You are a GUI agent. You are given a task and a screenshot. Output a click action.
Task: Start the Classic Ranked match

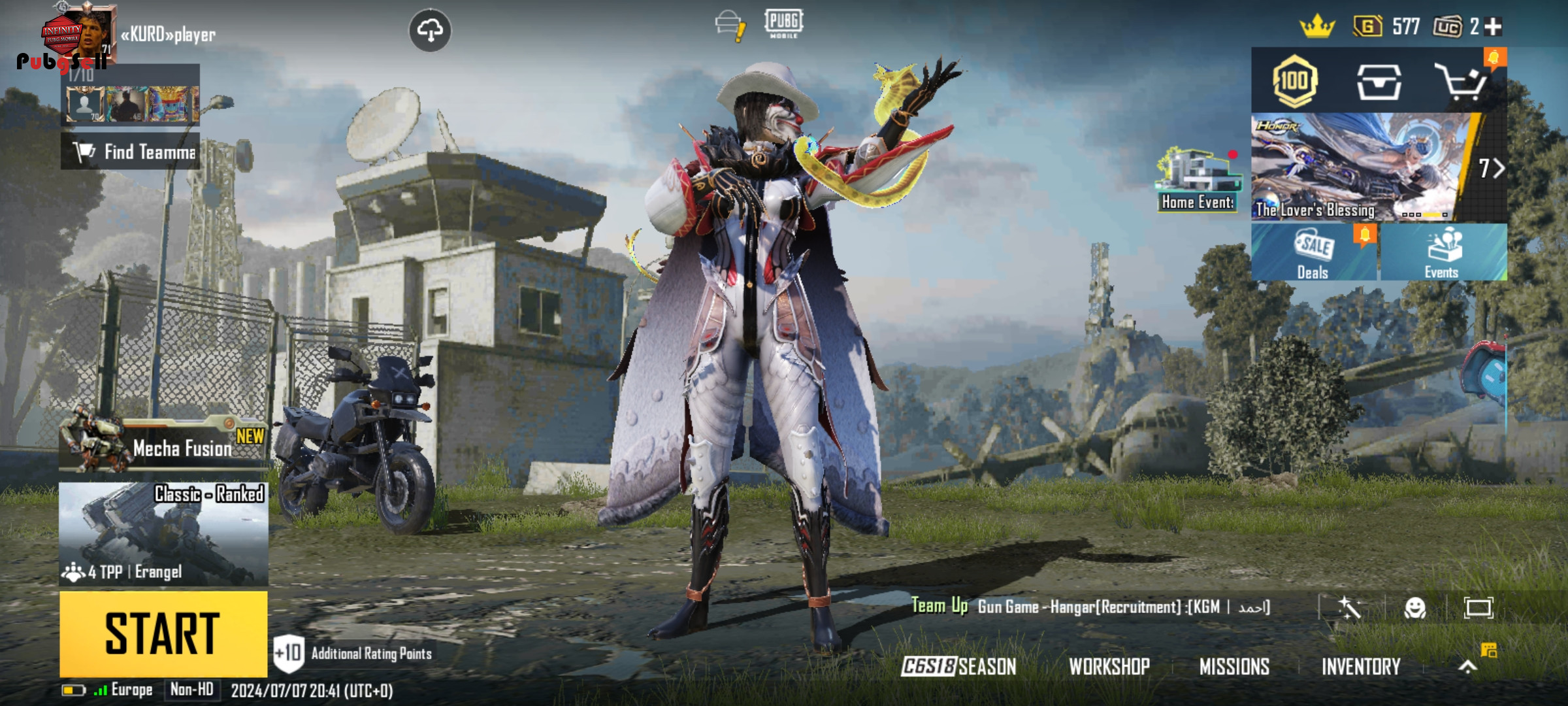(163, 633)
